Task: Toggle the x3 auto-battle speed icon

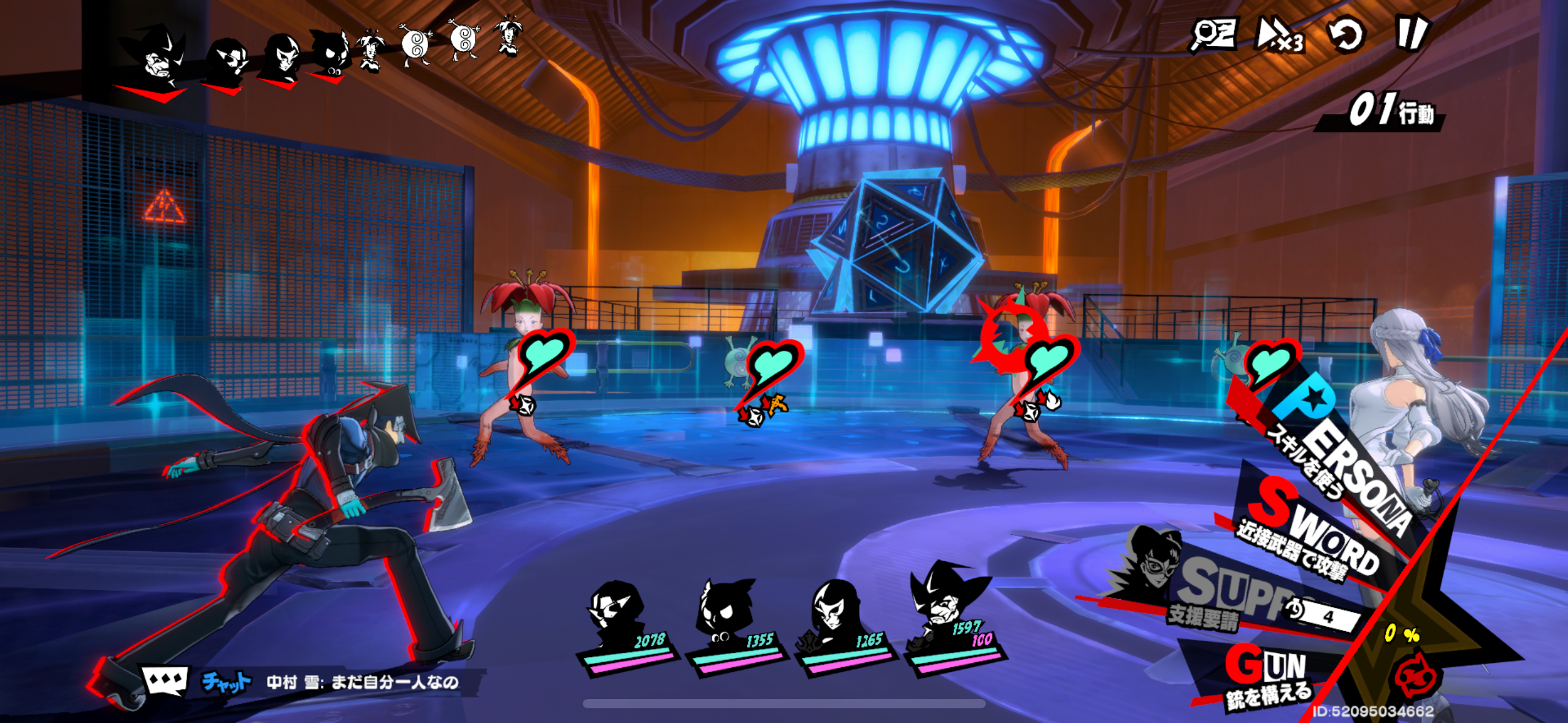Action: [x=1280, y=35]
